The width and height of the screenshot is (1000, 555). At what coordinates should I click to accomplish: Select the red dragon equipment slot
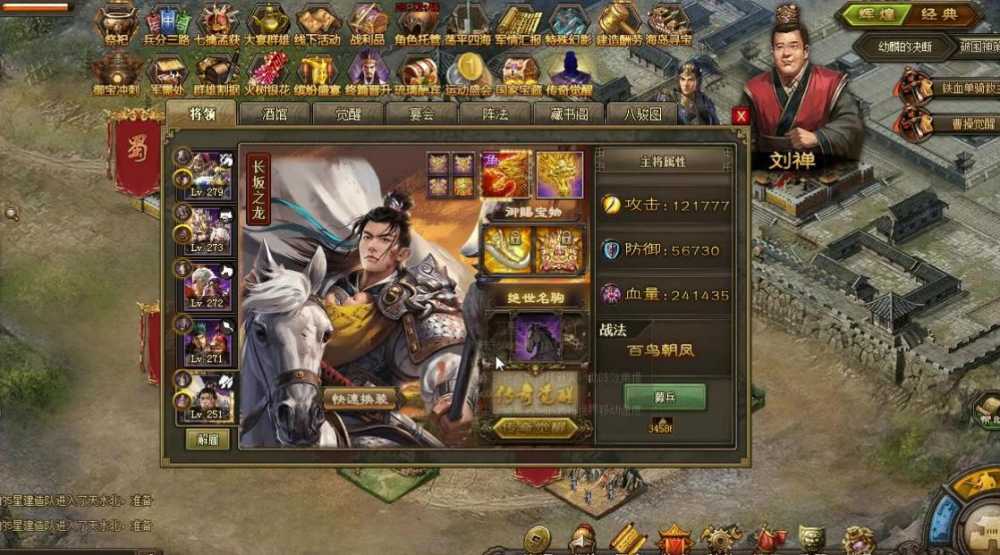(506, 173)
